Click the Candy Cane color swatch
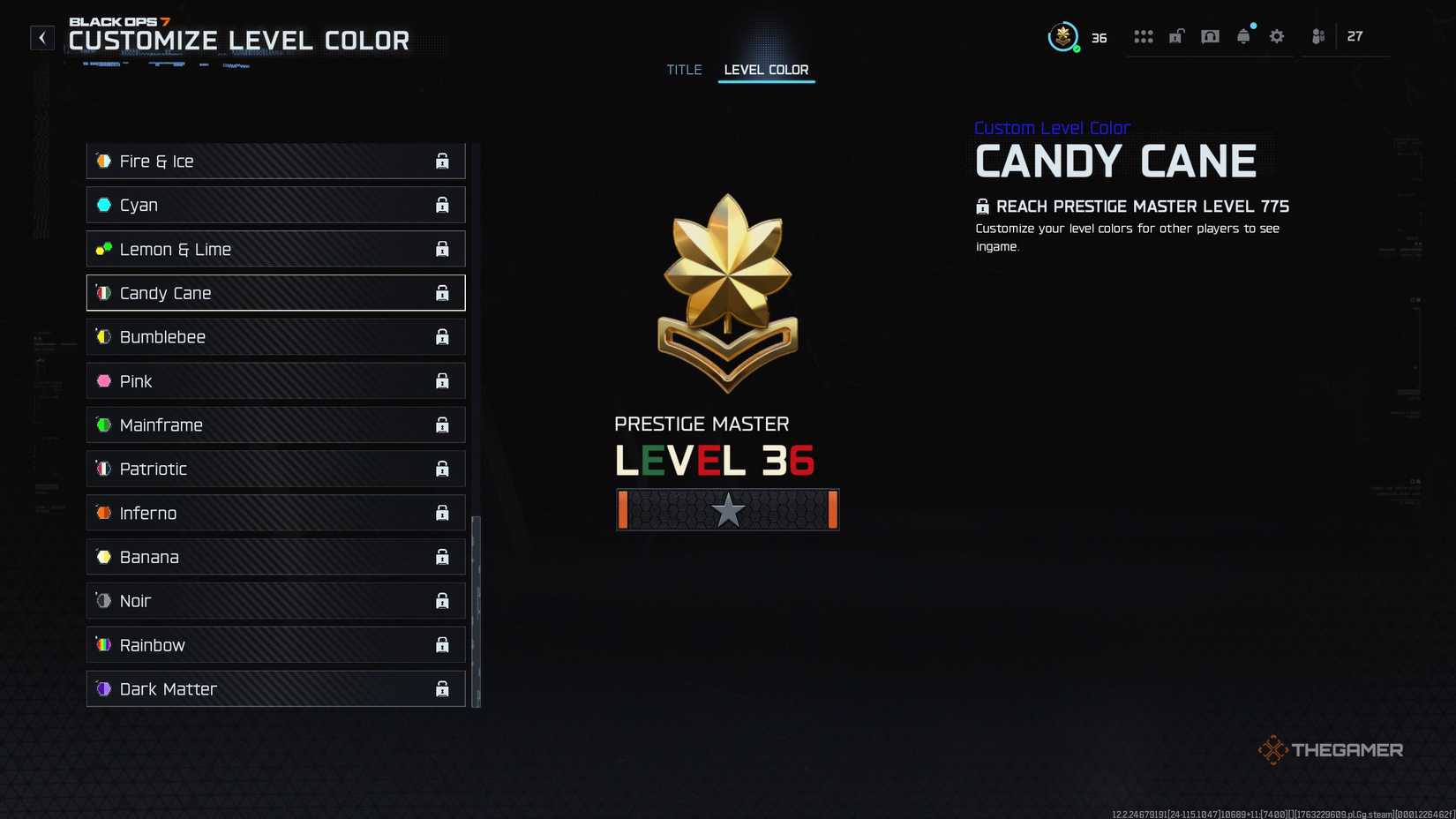This screenshot has width=1456, height=819. tap(103, 292)
